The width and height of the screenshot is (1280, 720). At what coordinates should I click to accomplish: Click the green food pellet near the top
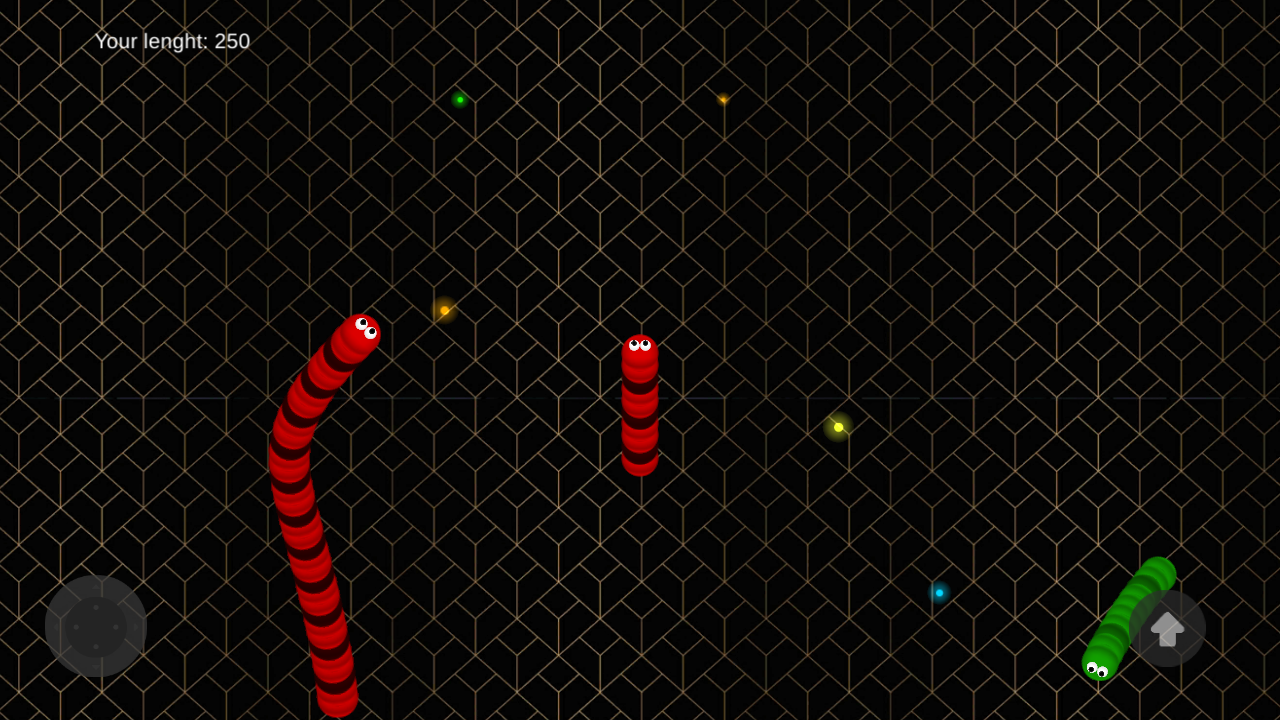coord(460,99)
